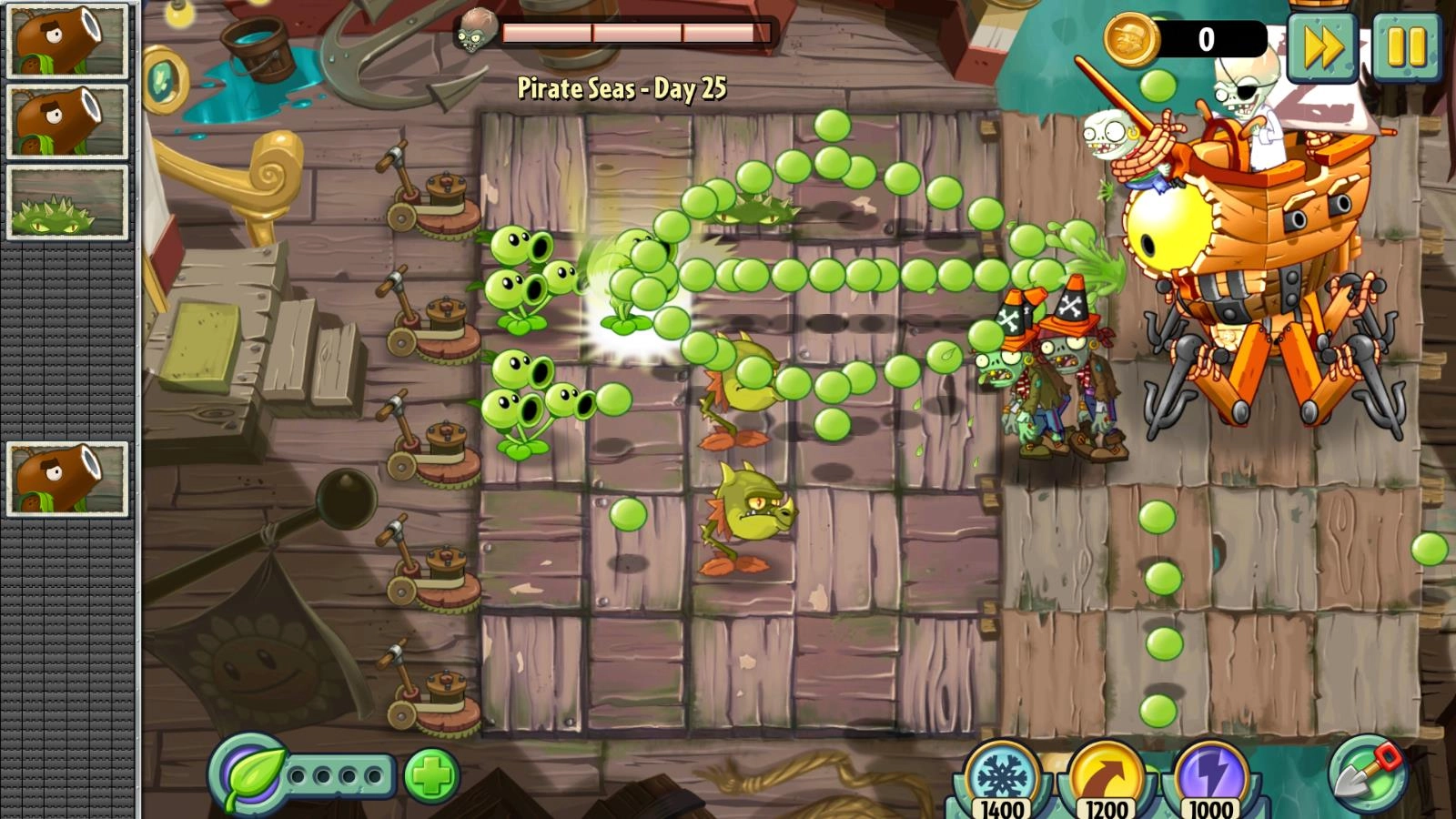Use the Plant Food leaf button

pyautogui.click(x=248, y=775)
